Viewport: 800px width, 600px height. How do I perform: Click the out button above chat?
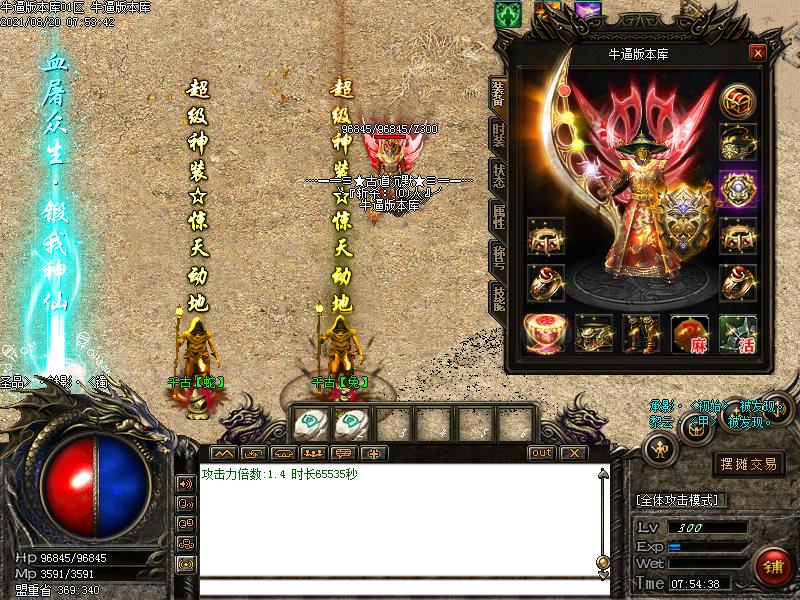(541, 453)
